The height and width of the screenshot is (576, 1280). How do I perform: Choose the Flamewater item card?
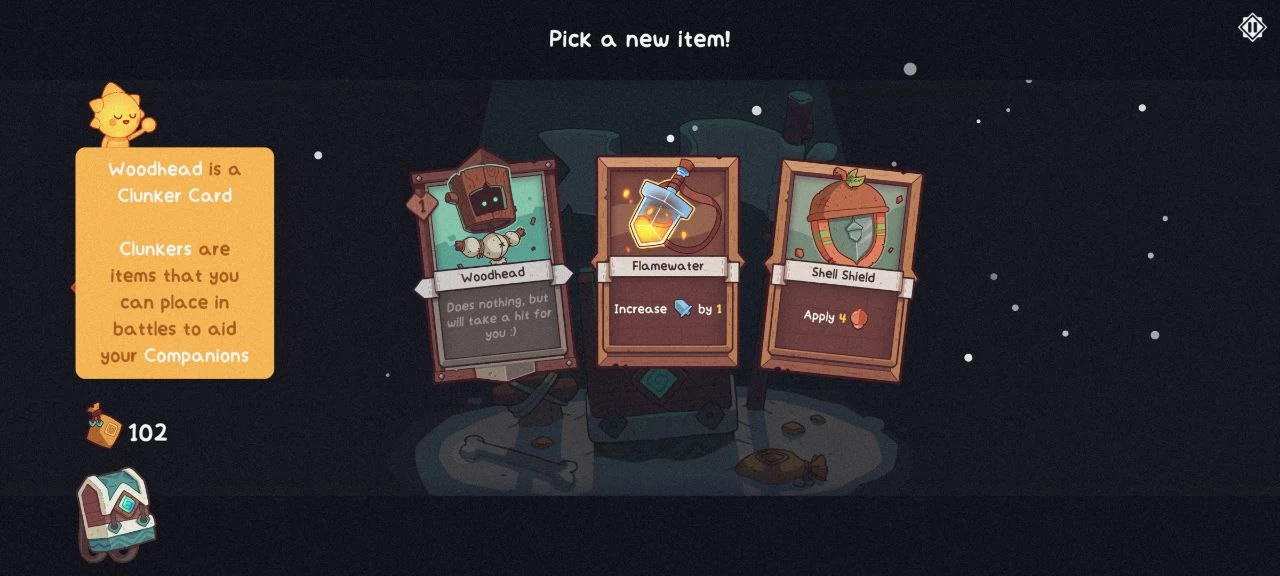tap(667, 262)
